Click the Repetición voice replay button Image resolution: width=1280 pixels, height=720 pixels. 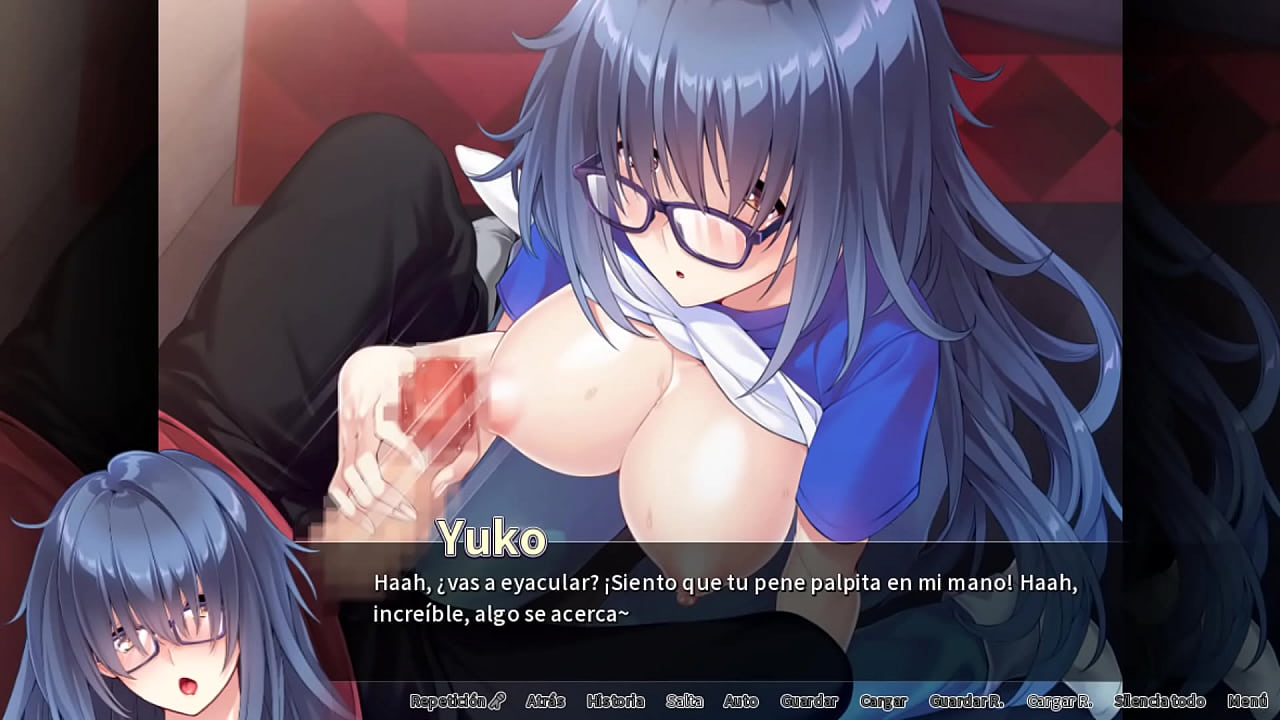coord(457,701)
